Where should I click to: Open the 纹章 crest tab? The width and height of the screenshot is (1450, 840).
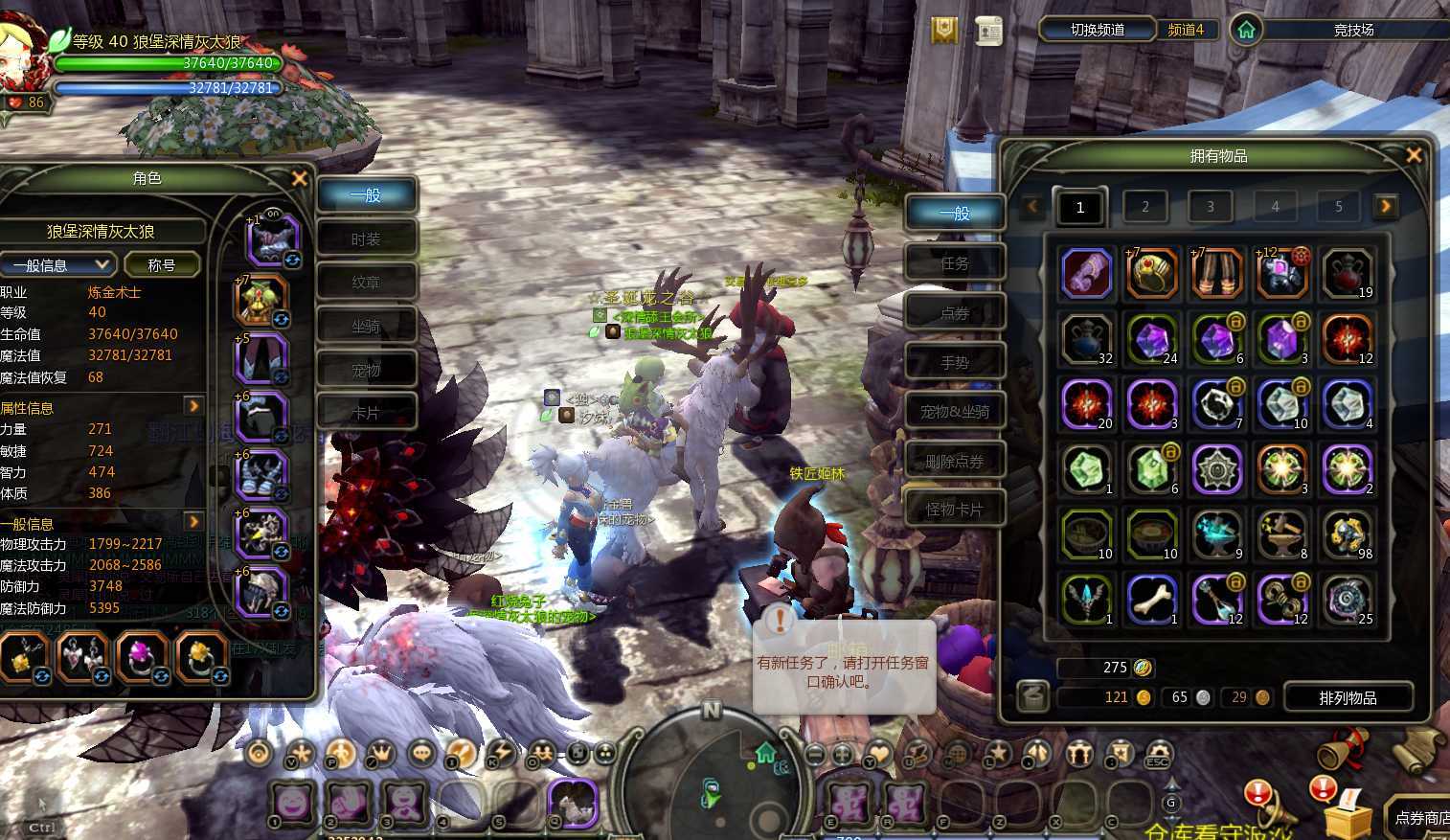coord(366,283)
